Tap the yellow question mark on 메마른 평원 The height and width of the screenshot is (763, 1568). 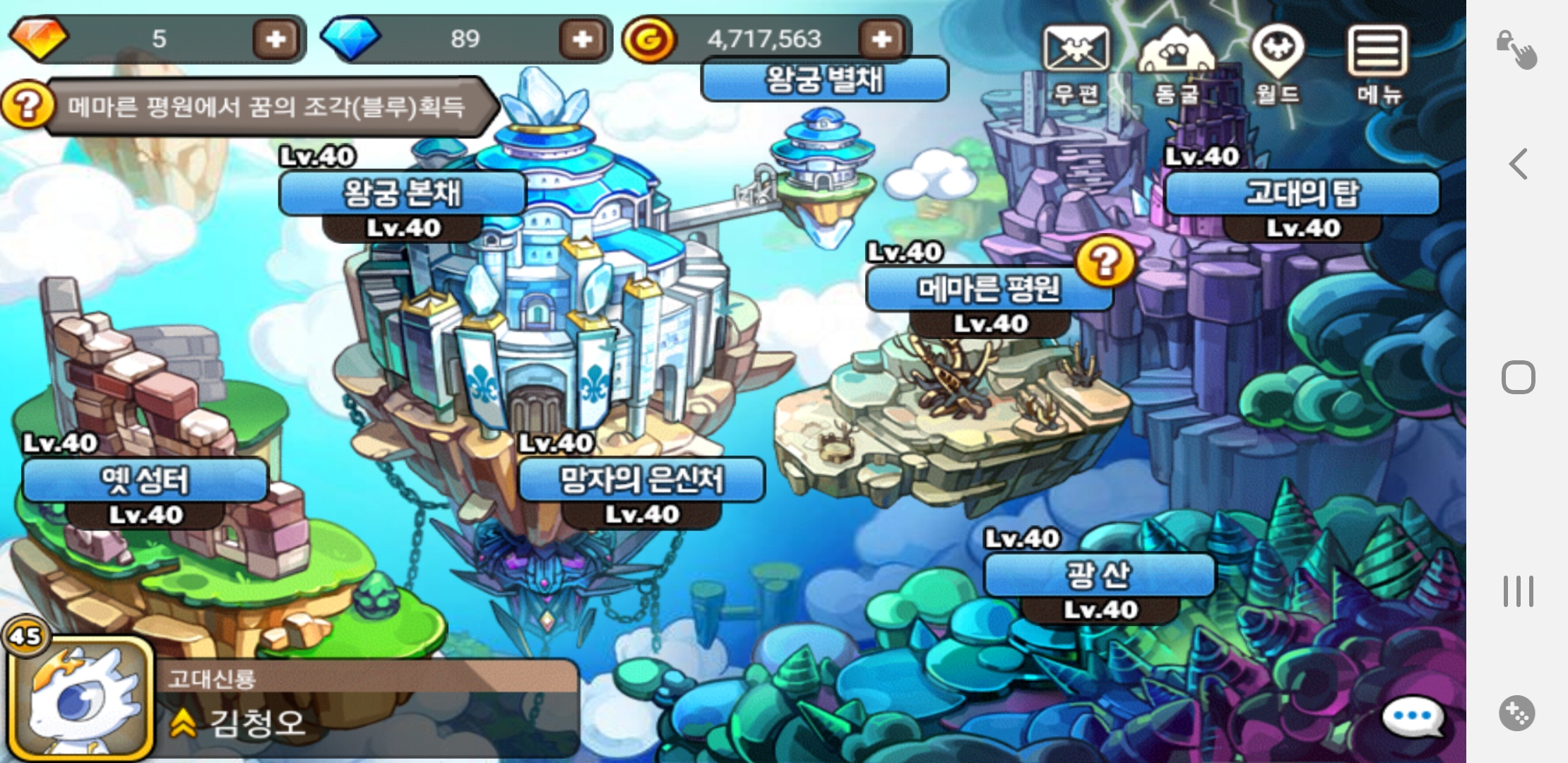pyautogui.click(x=1105, y=261)
